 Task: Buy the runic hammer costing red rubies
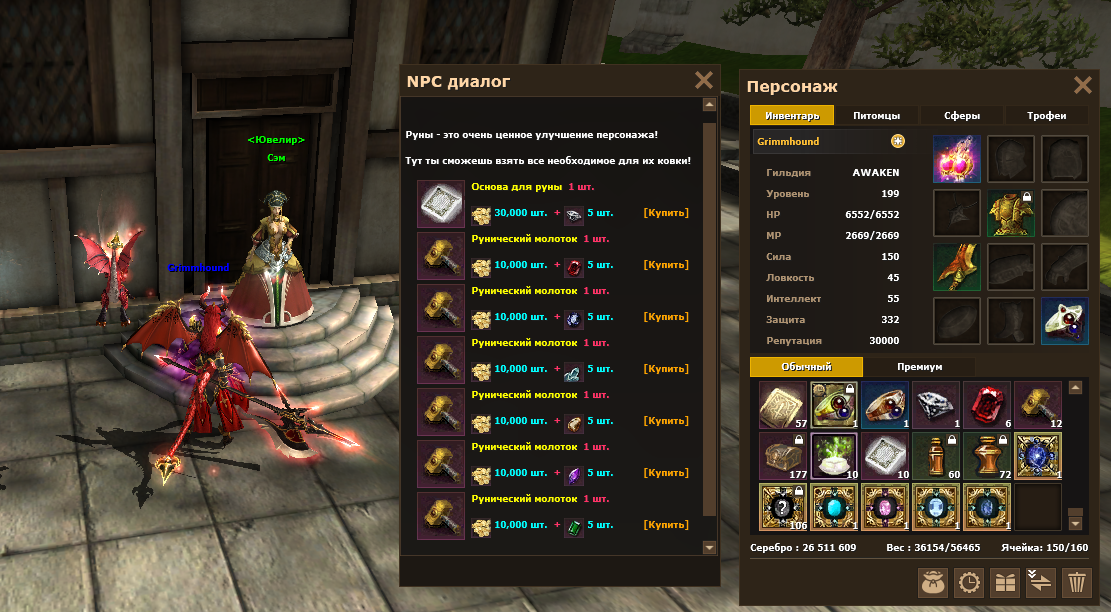[666, 265]
